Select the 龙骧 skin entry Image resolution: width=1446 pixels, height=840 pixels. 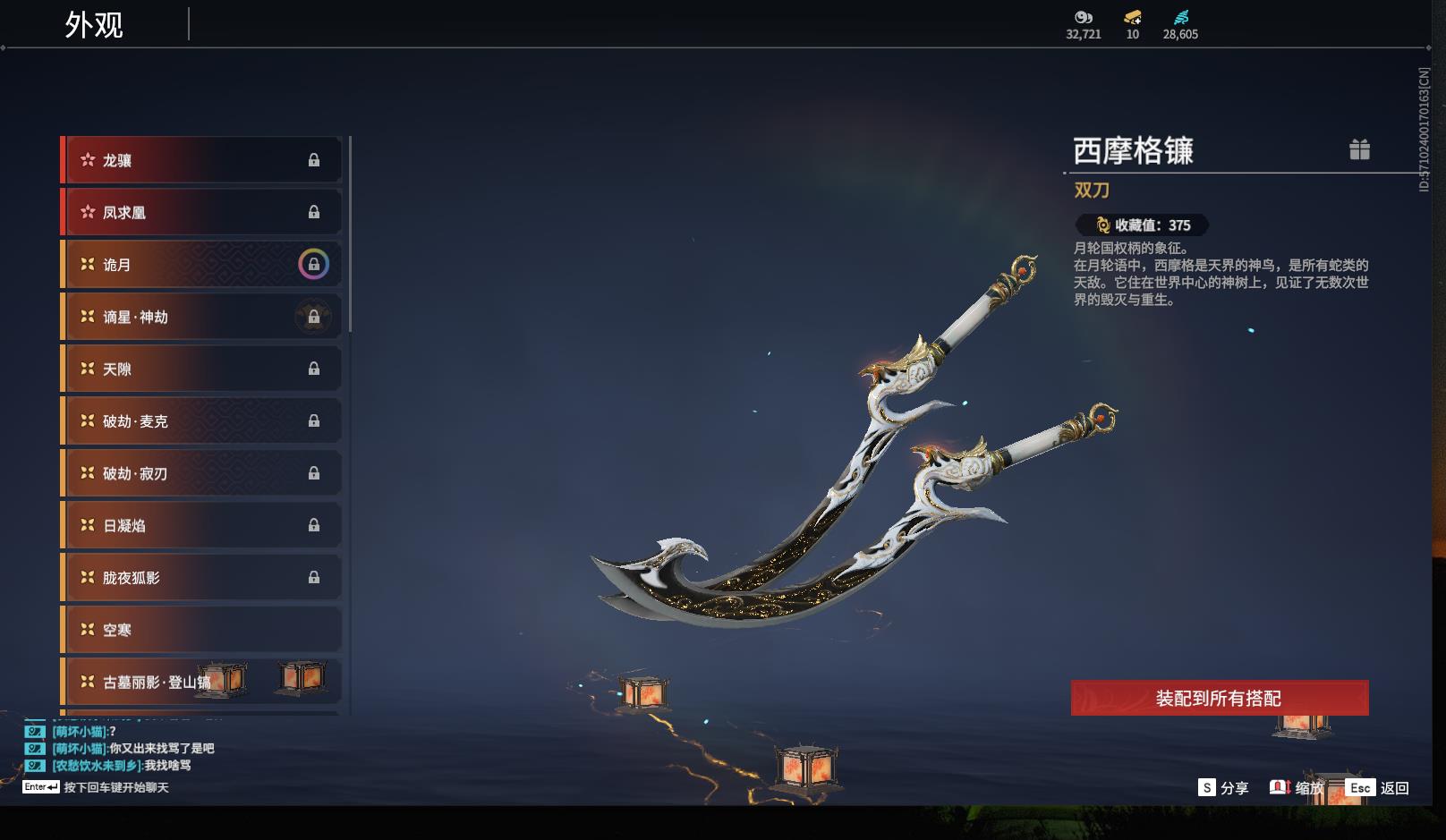click(x=201, y=160)
